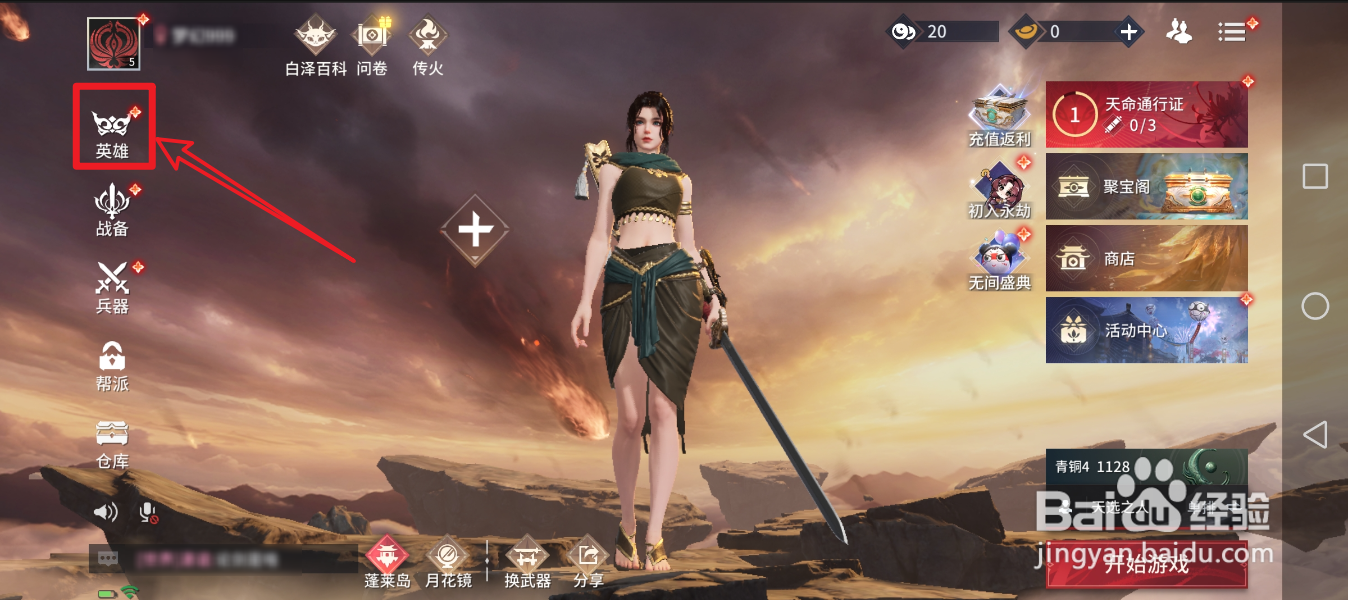This screenshot has width=1348, height=600.
Task: Open the 战备 loadout menu
Action: pos(112,209)
